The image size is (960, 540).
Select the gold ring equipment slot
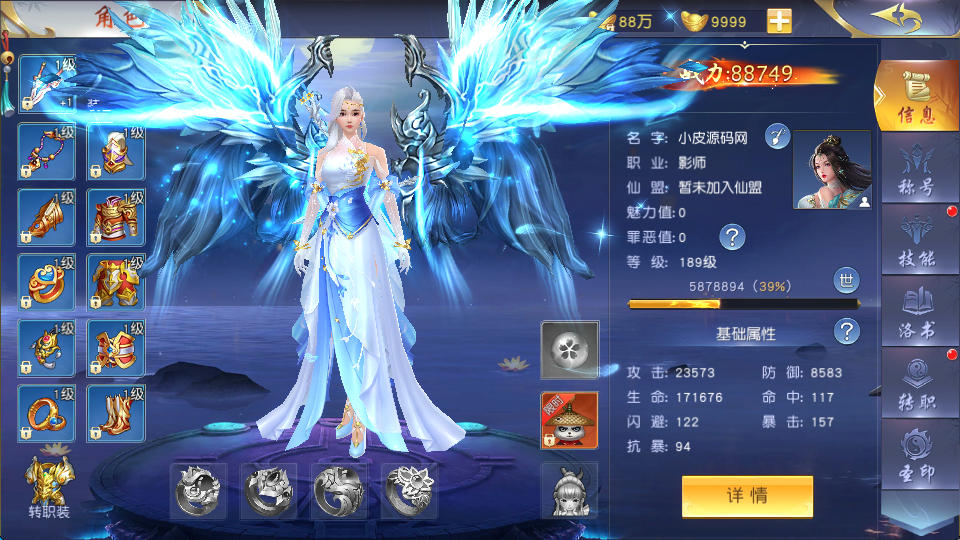coord(47,412)
